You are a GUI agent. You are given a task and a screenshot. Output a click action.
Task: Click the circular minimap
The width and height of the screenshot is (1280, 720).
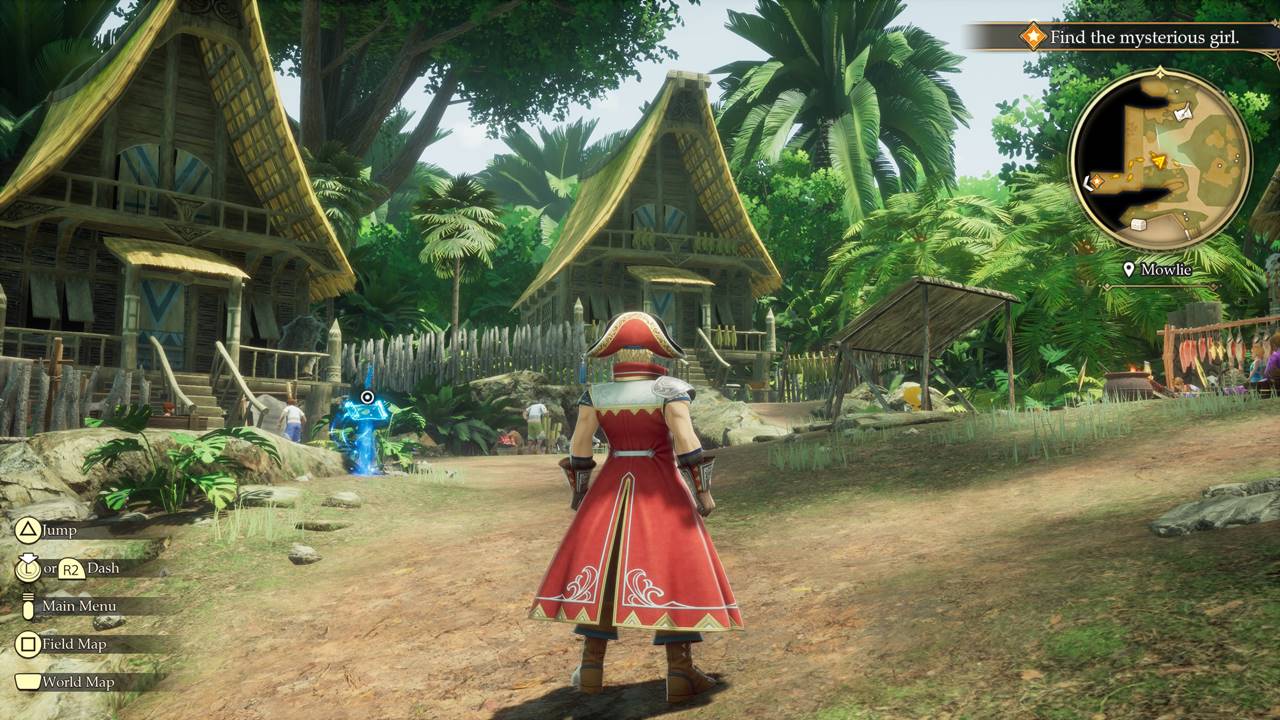1160,159
